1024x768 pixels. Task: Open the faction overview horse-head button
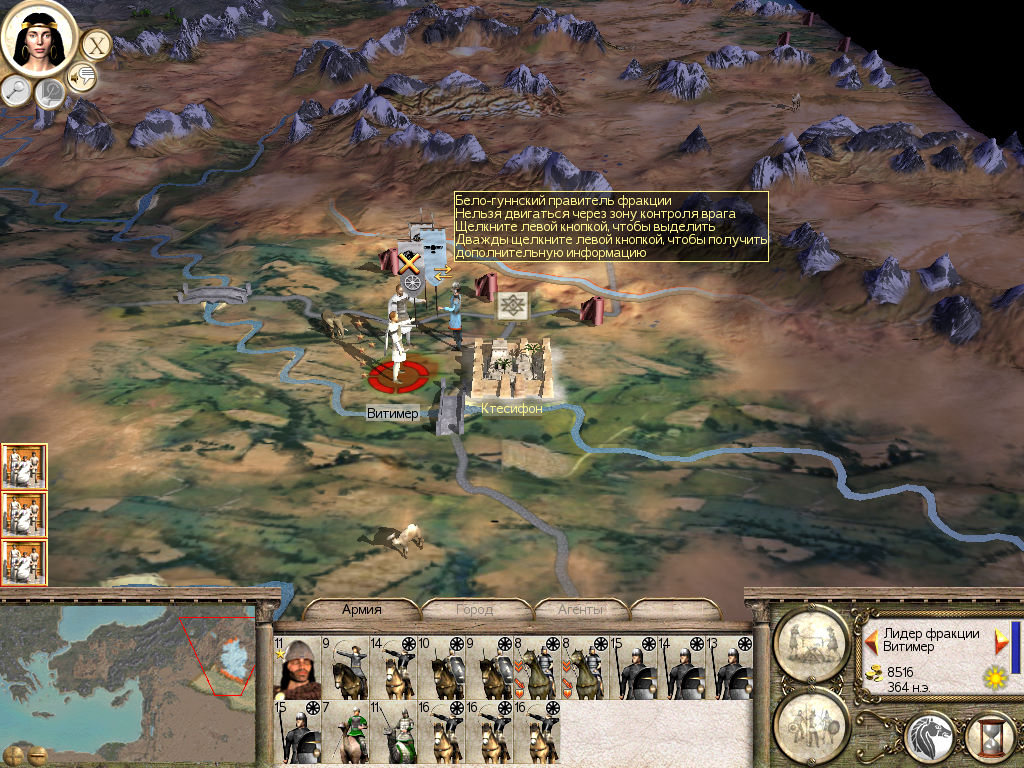point(930,738)
